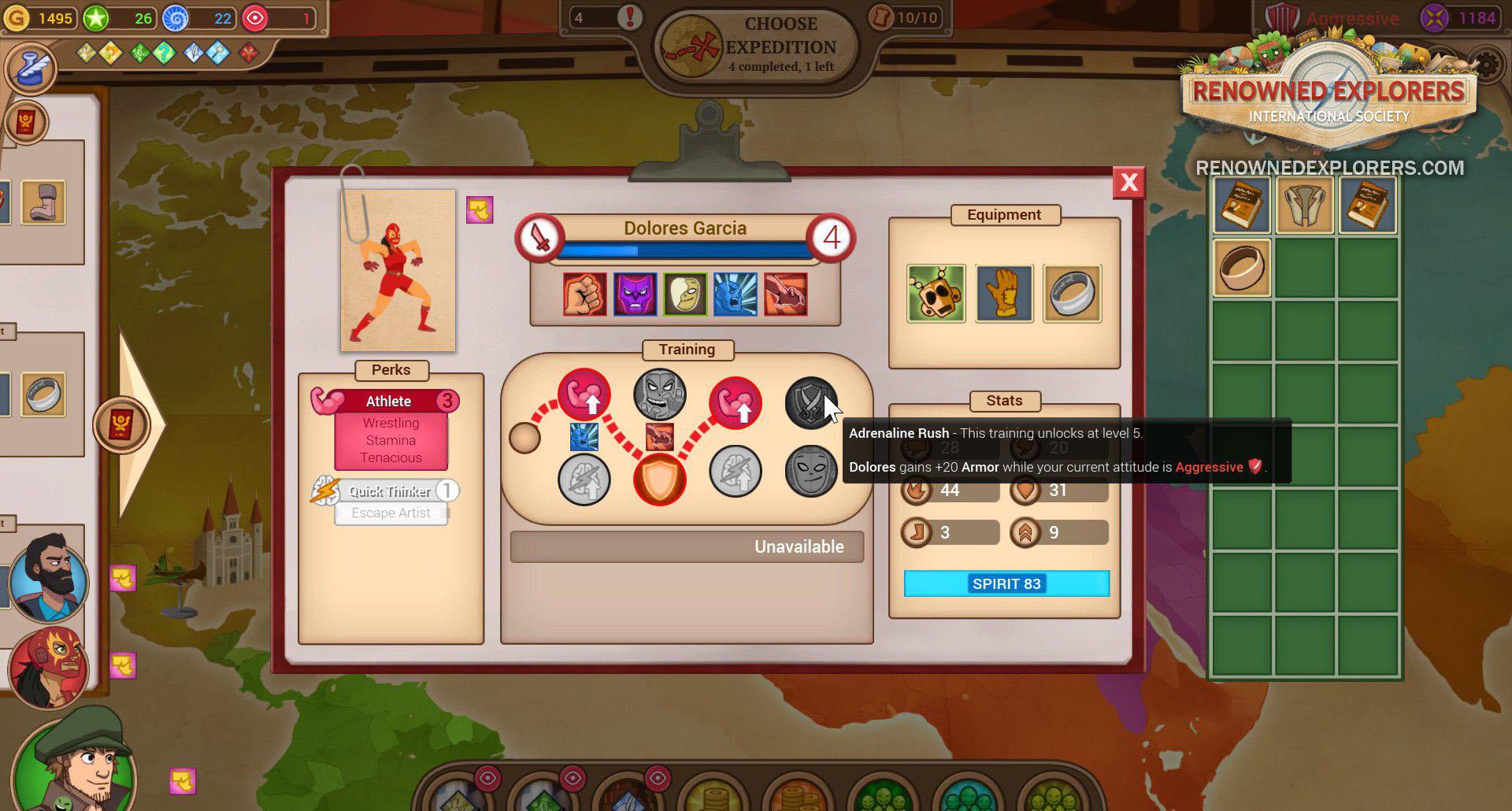The width and height of the screenshot is (1512, 811).
Task: Pick the orange shield training node
Action: point(659,480)
